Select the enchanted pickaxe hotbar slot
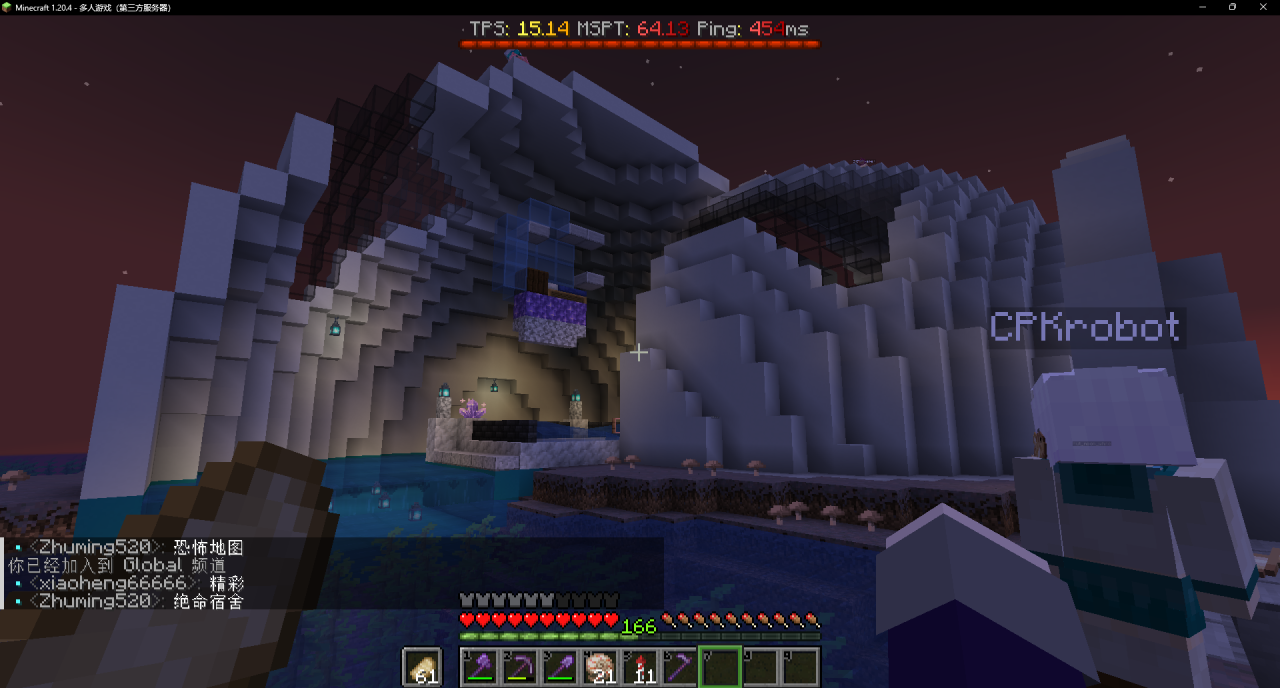This screenshot has width=1280, height=688. (520, 667)
